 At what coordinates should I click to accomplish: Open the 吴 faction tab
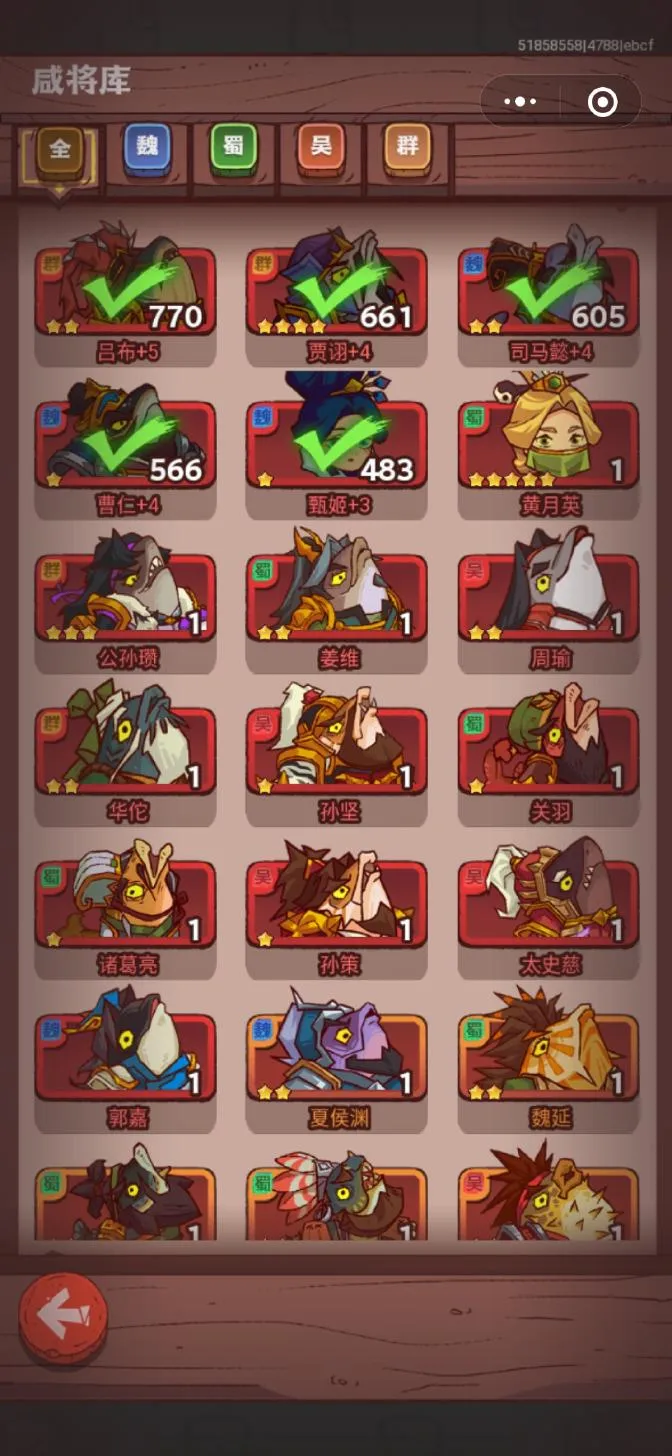pyautogui.click(x=320, y=147)
